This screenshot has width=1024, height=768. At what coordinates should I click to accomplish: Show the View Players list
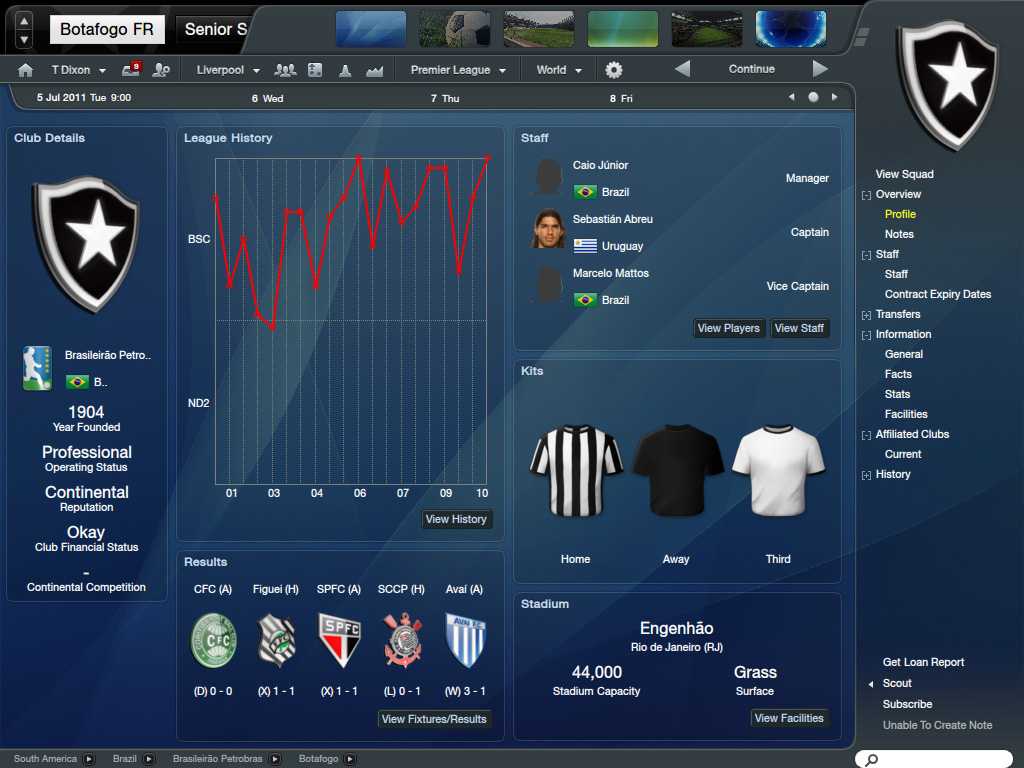coord(728,328)
